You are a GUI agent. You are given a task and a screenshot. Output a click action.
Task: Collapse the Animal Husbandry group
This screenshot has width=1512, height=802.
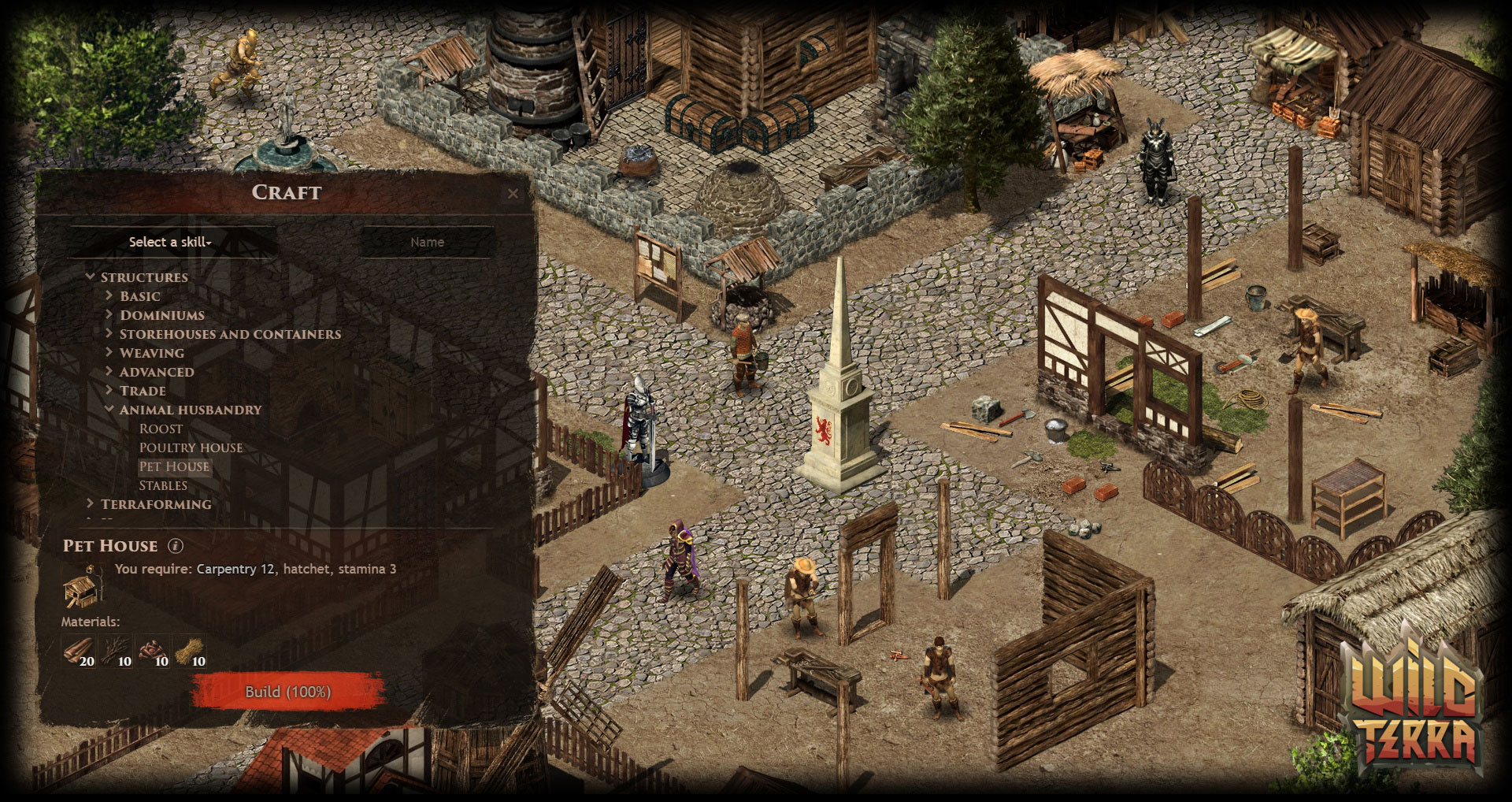tap(109, 410)
